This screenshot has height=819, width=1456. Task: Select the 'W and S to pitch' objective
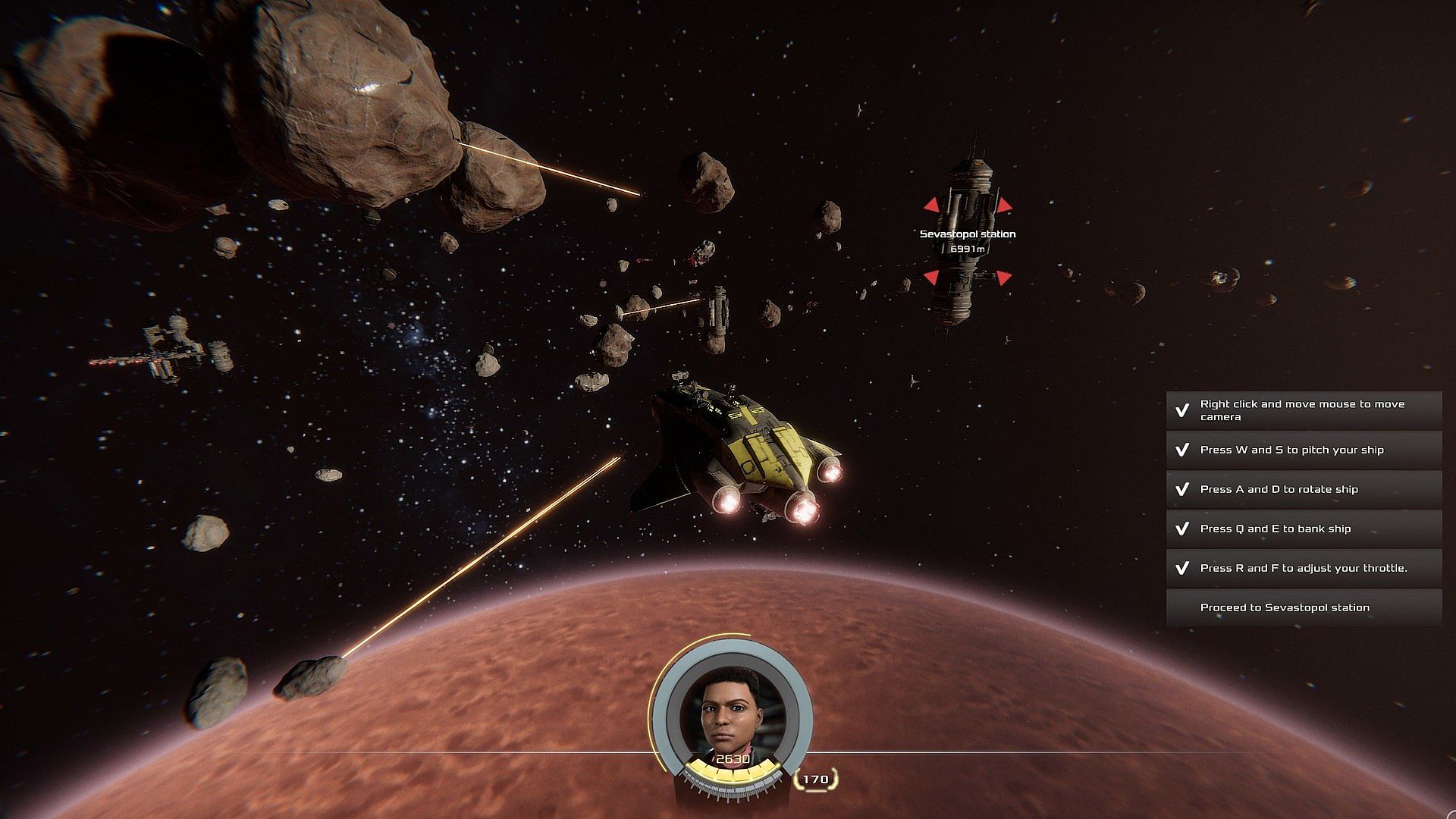click(x=1303, y=450)
